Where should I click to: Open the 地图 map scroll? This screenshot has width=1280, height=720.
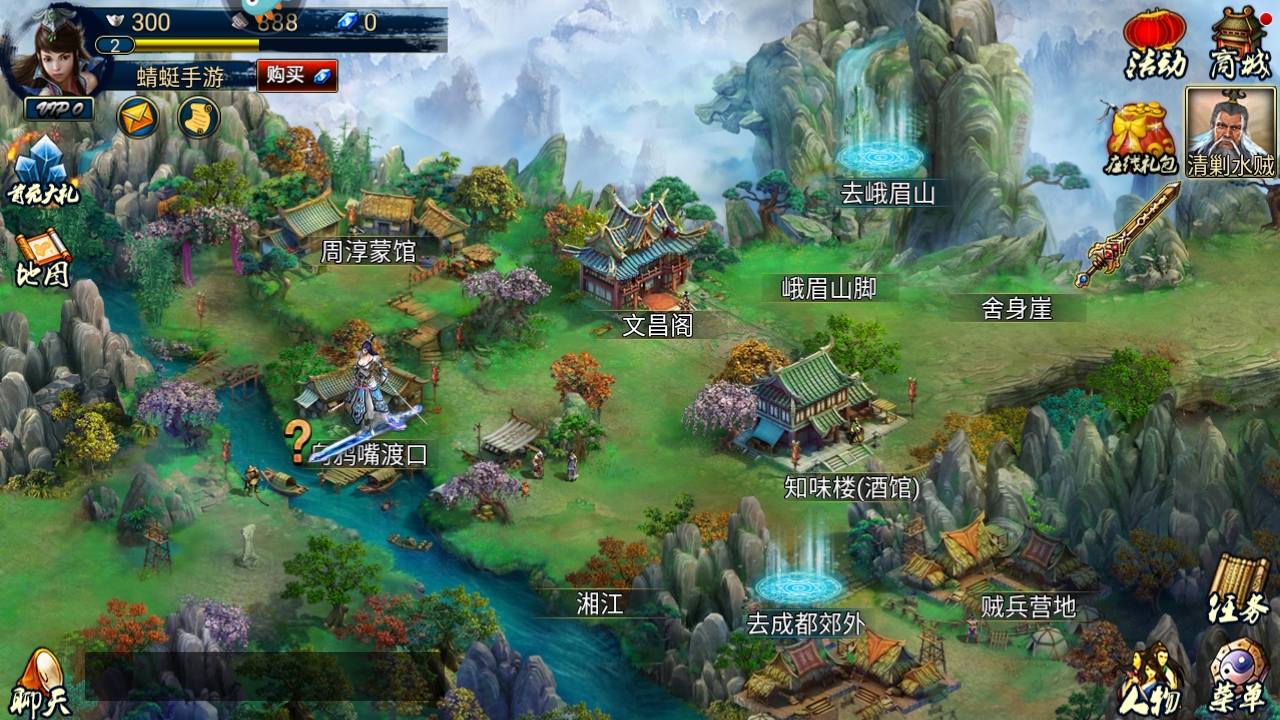click(42, 260)
